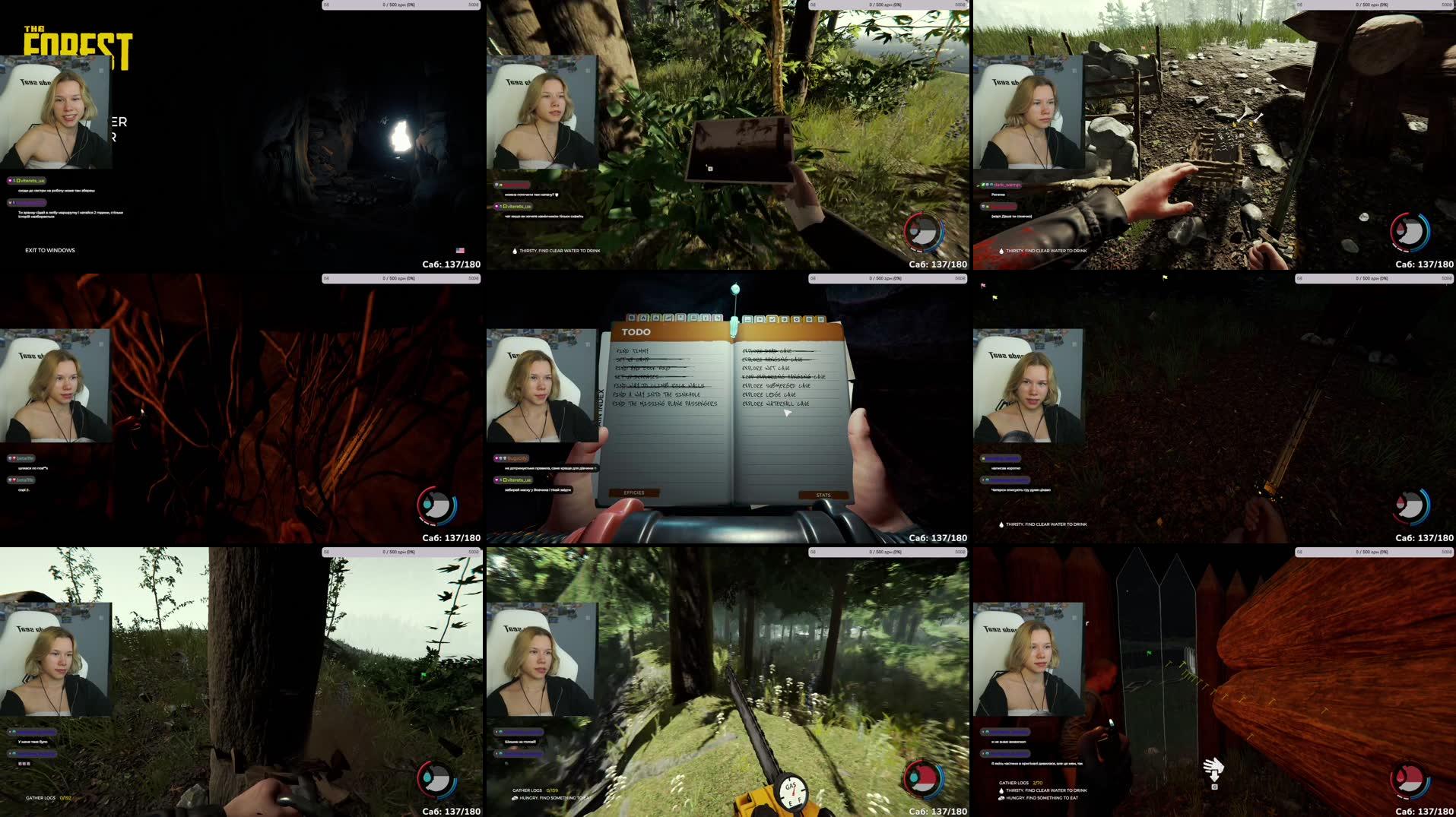The width and height of the screenshot is (1456, 817).
Task: Click the gear-shaped tab icon on the notebook's right side
Action: (x=796, y=318)
